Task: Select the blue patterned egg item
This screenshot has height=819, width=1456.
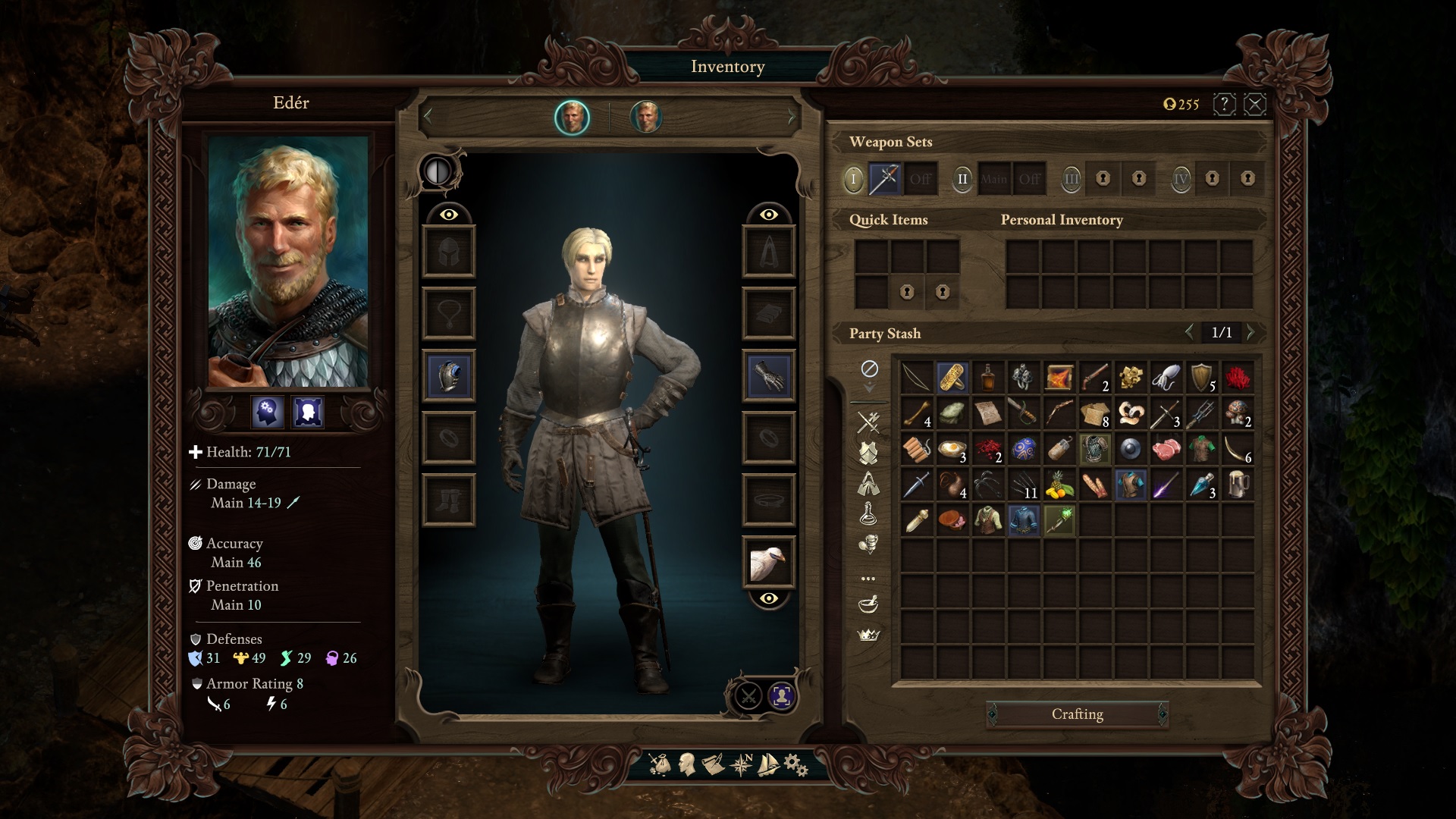Action: point(1023,449)
